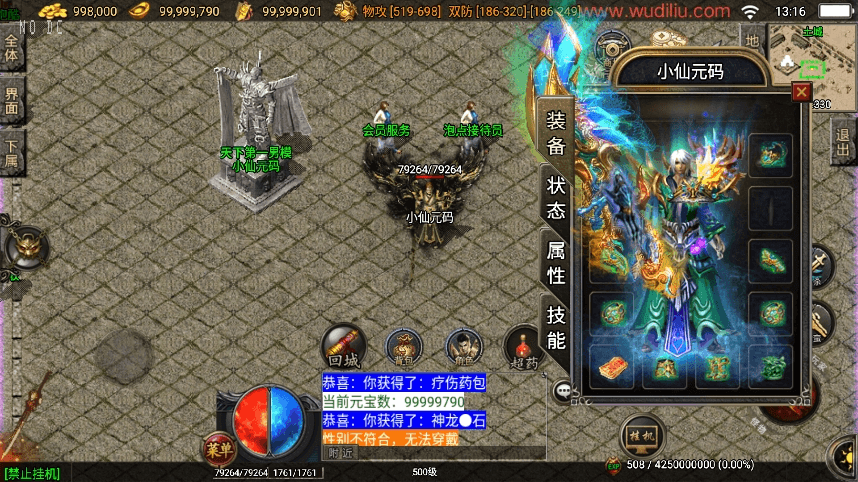Screen dimensions: 858x482
Task: Select the red book equipment slot
Action: [612, 367]
